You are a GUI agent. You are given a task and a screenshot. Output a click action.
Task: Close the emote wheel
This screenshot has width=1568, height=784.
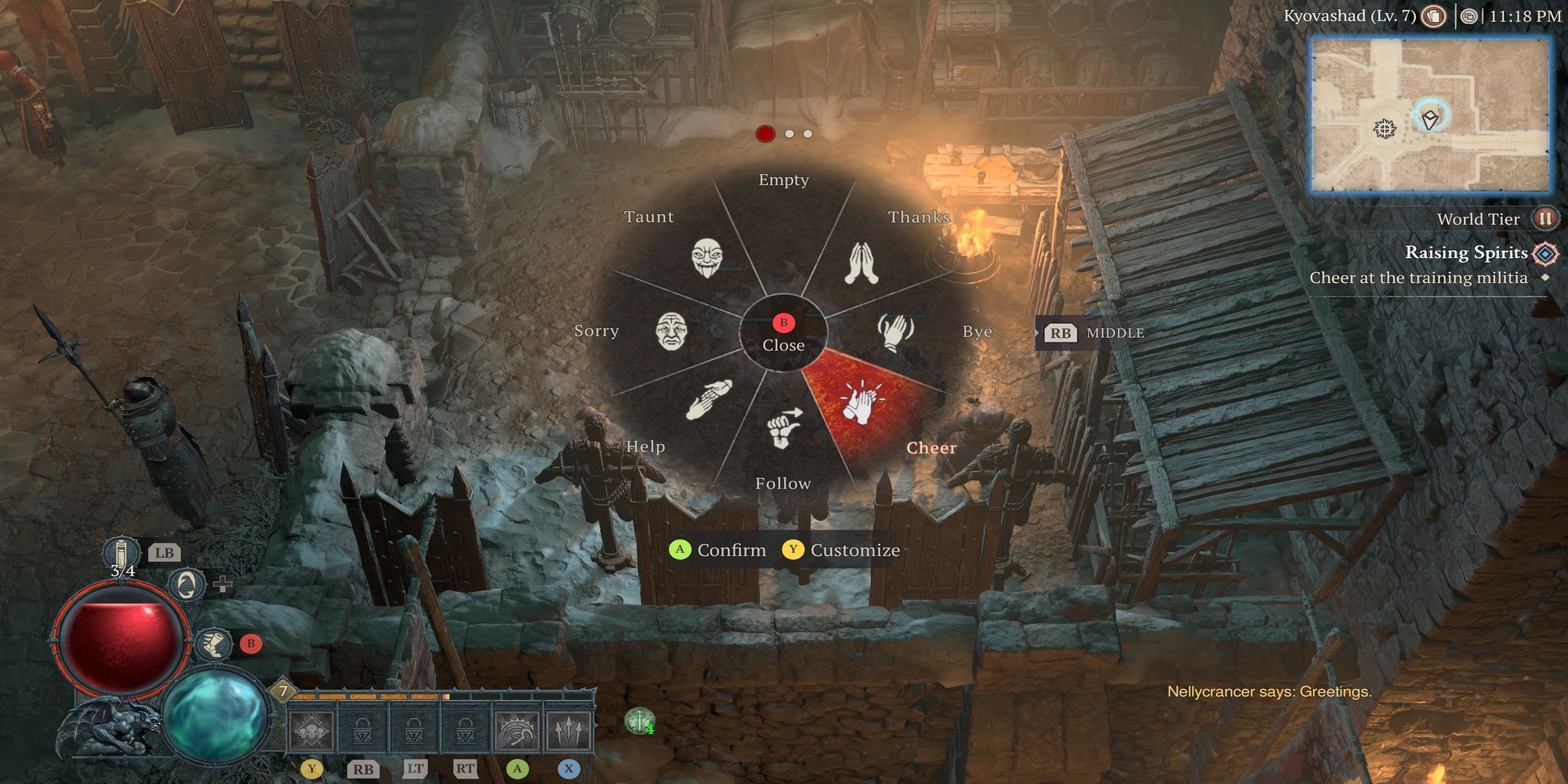point(783,333)
